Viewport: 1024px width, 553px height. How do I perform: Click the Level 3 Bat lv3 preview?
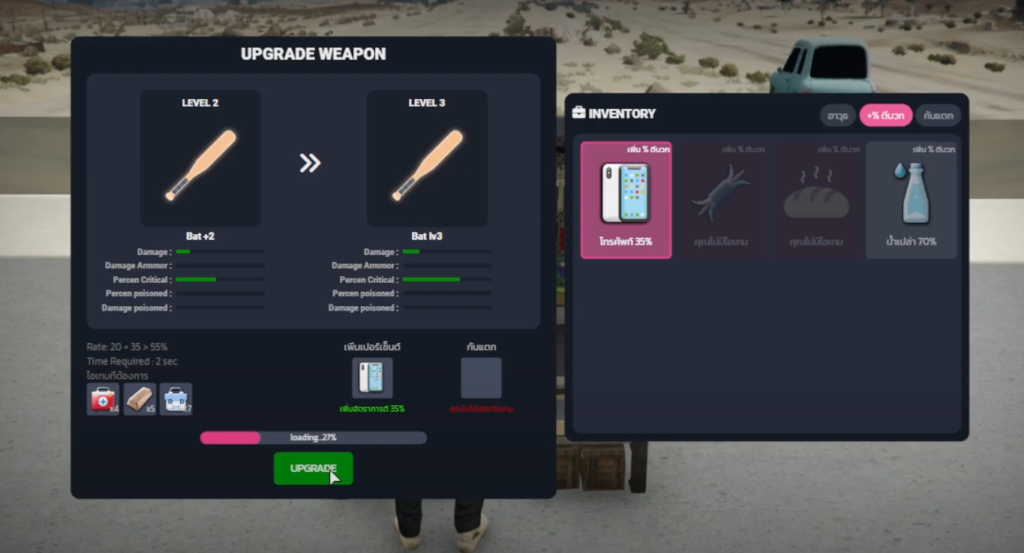tap(427, 158)
